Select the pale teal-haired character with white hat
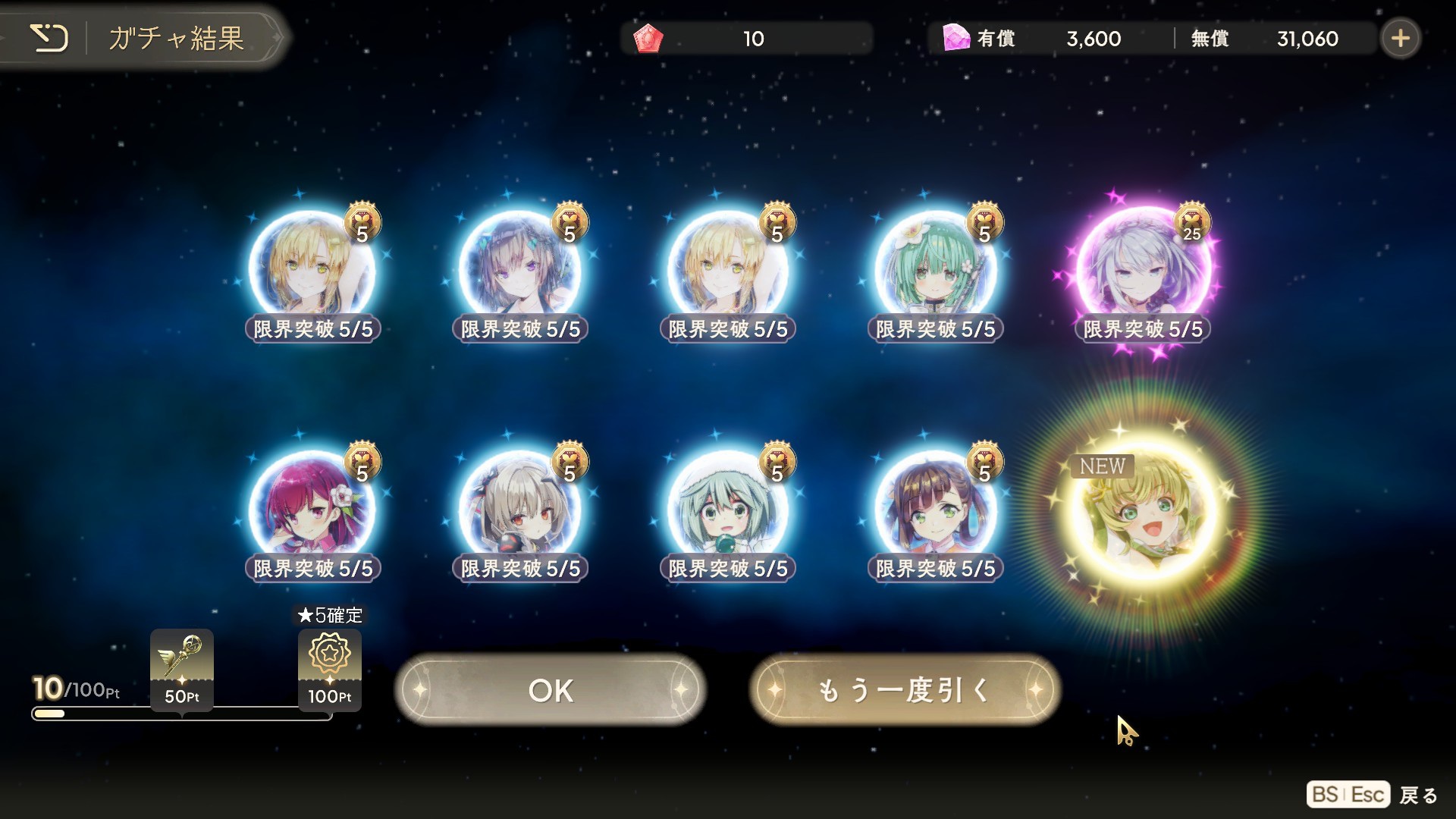This screenshot has height=819, width=1456. 727,510
